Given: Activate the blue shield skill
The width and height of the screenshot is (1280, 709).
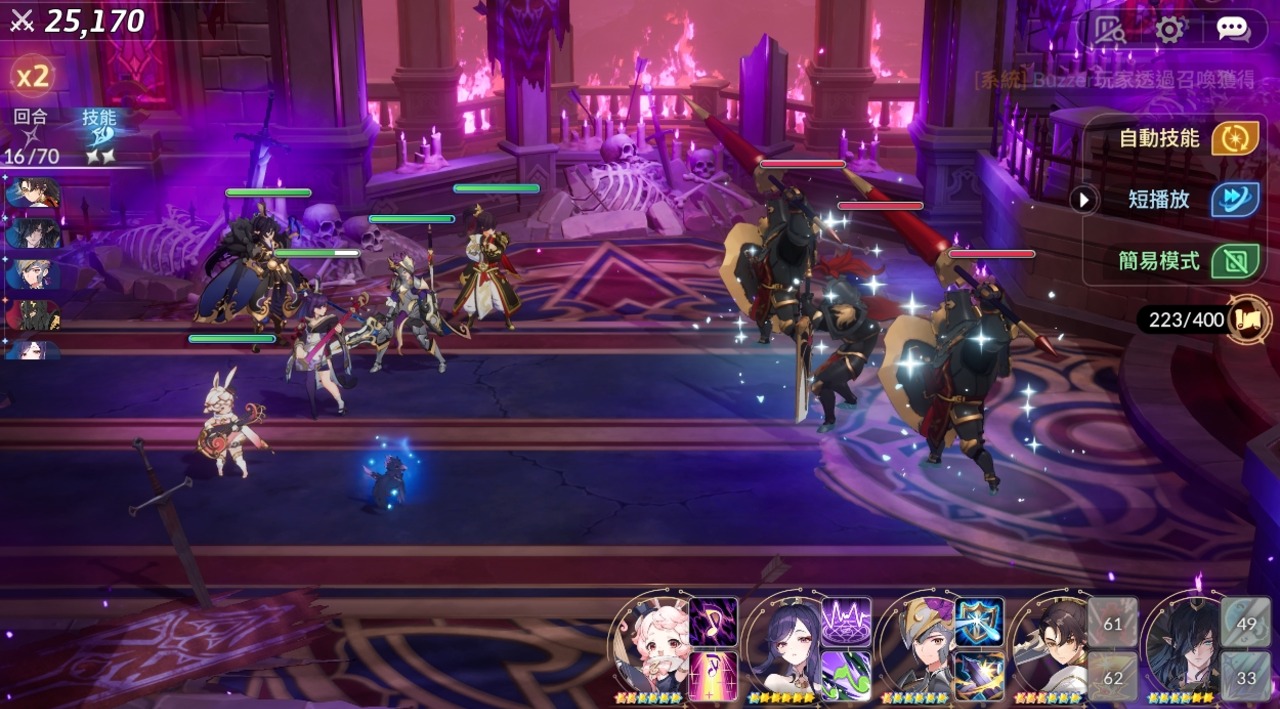Looking at the screenshot, I should pyautogui.click(x=979, y=622).
